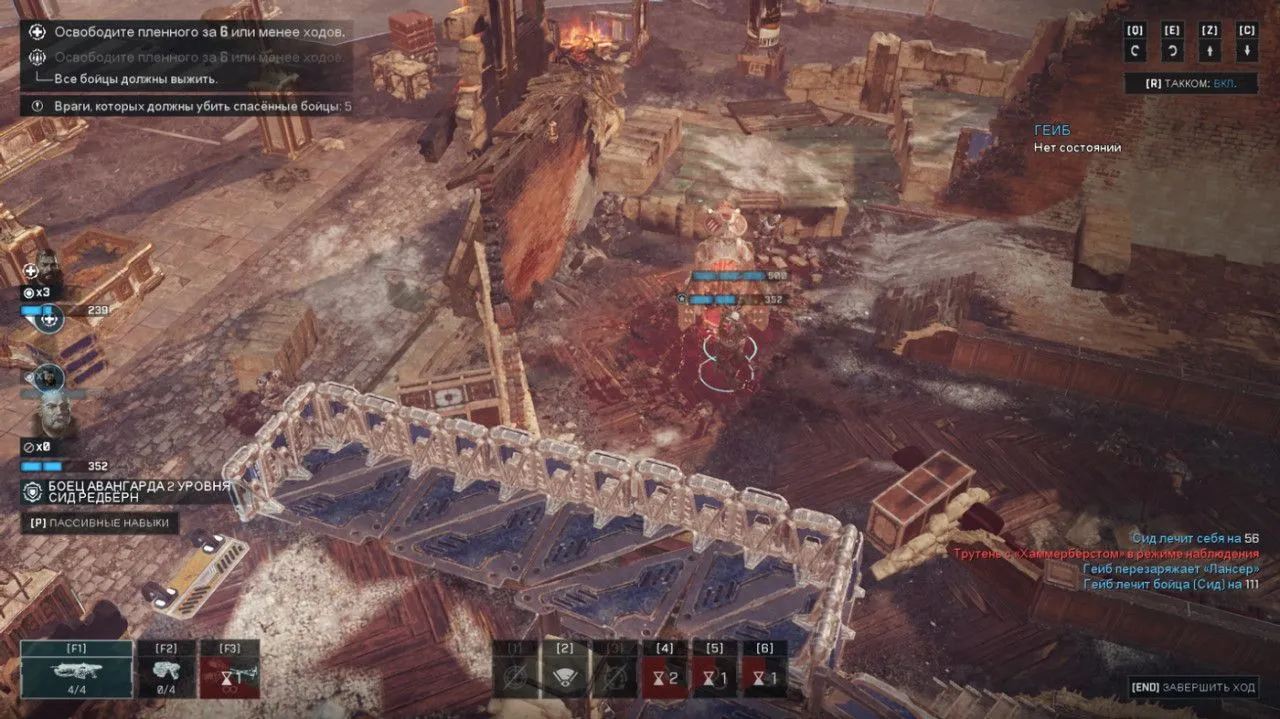Select the red cooldown weapon slot
This screenshot has height=719, width=1280.
(x=229, y=670)
